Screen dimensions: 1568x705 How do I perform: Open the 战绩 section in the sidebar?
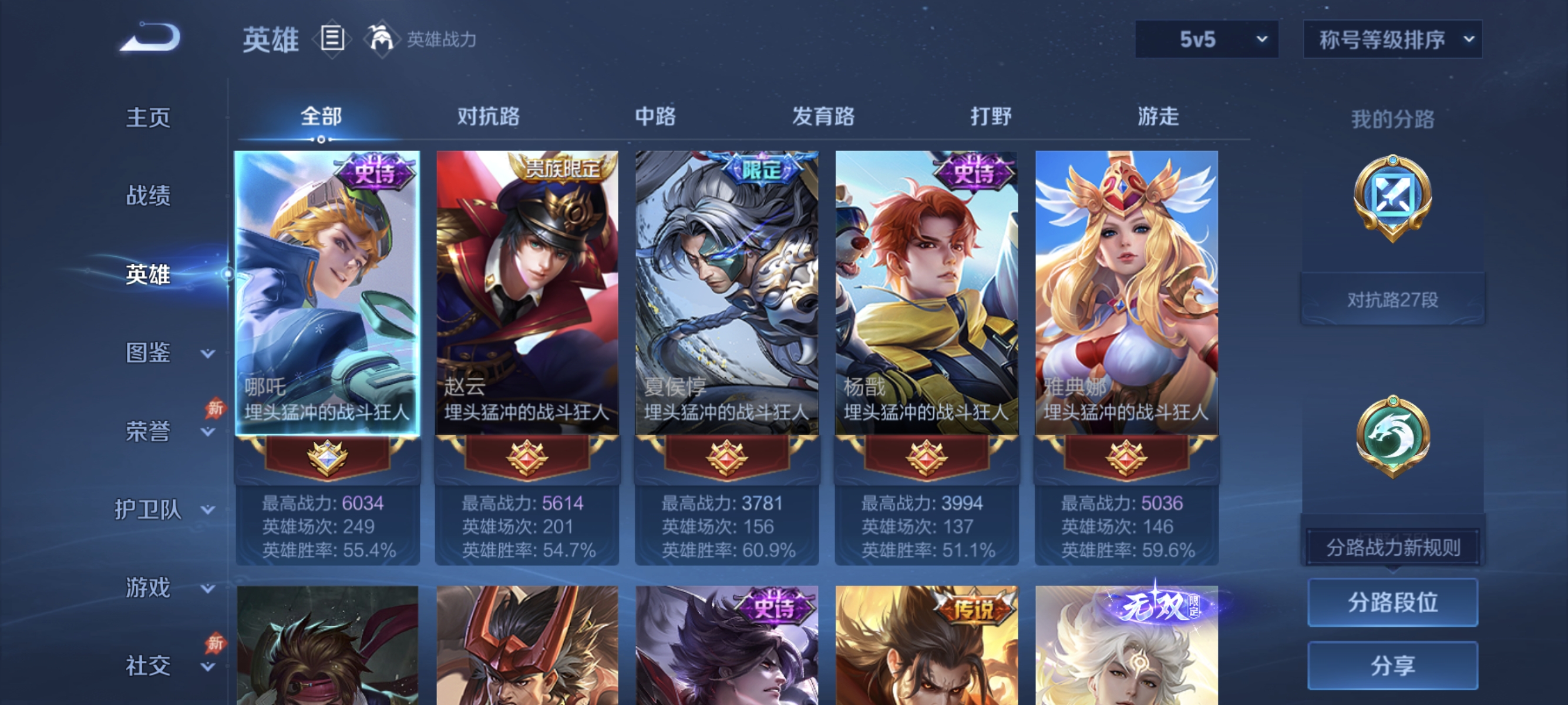pyautogui.click(x=148, y=196)
